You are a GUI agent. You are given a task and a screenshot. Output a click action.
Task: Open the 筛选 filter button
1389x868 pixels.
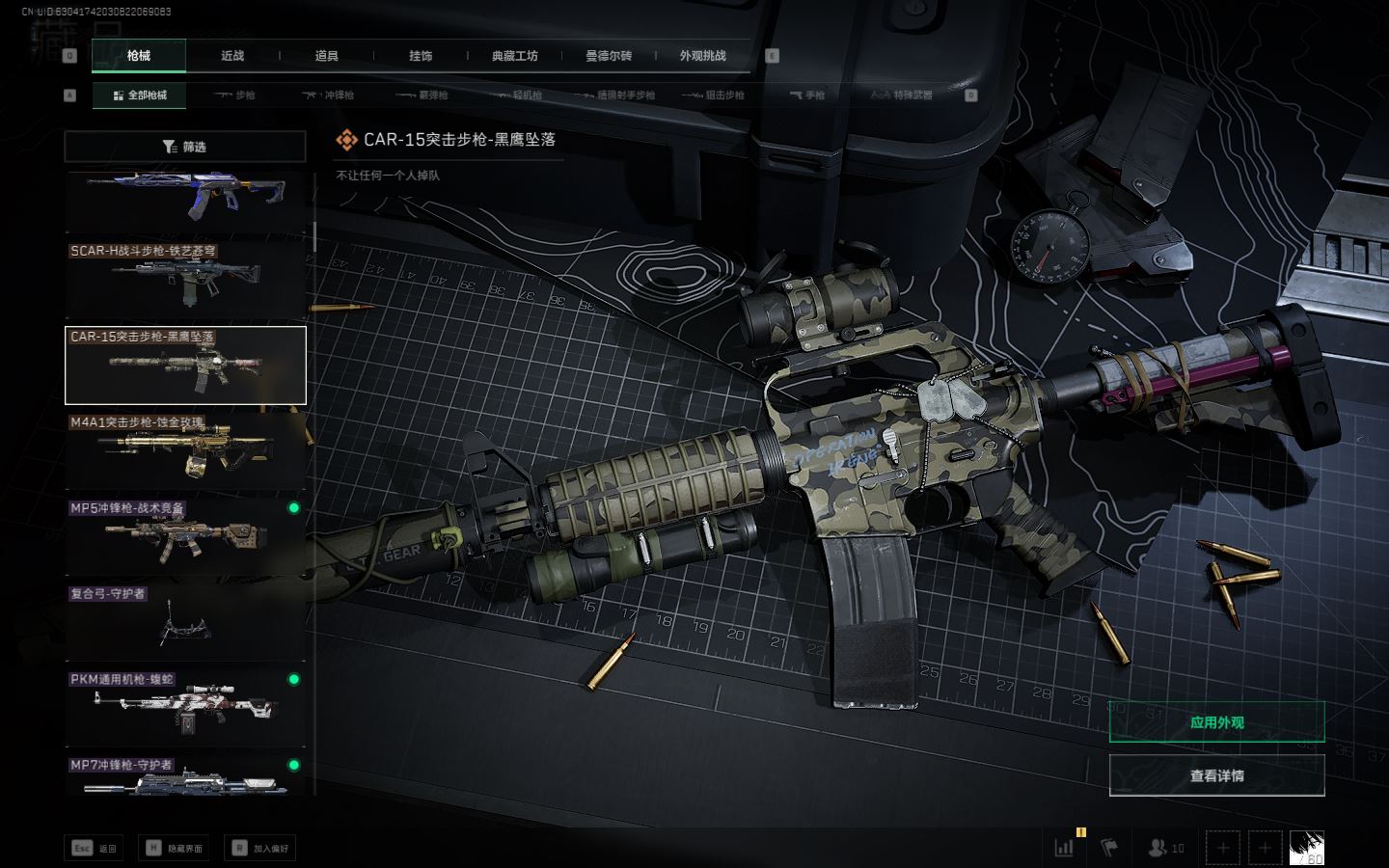coord(185,147)
